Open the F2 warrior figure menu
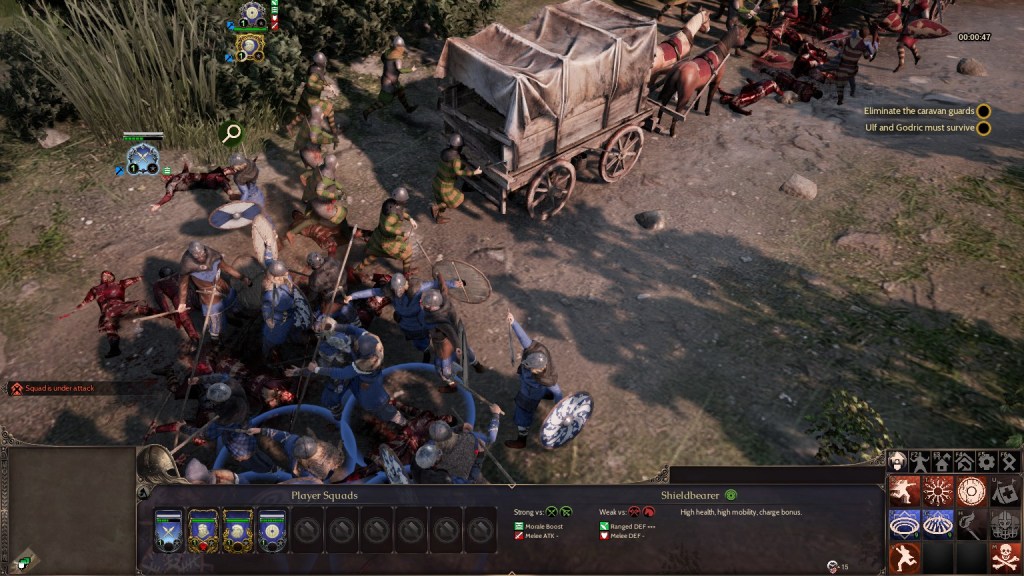 coord(920,462)
